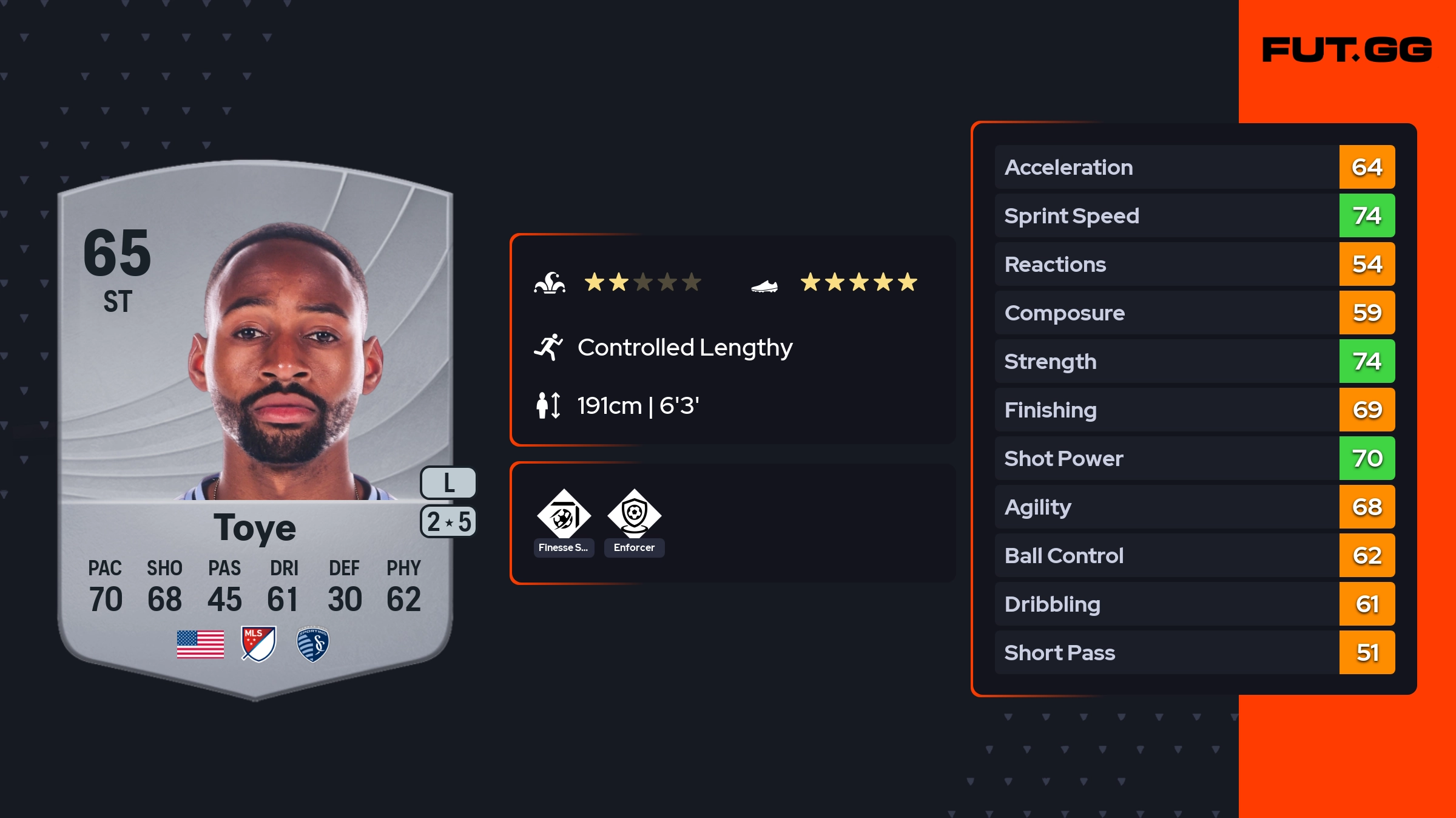This screenshot has height=818, width=1456.
Task: Select the MLS league badge
Action: pos(258,644)
